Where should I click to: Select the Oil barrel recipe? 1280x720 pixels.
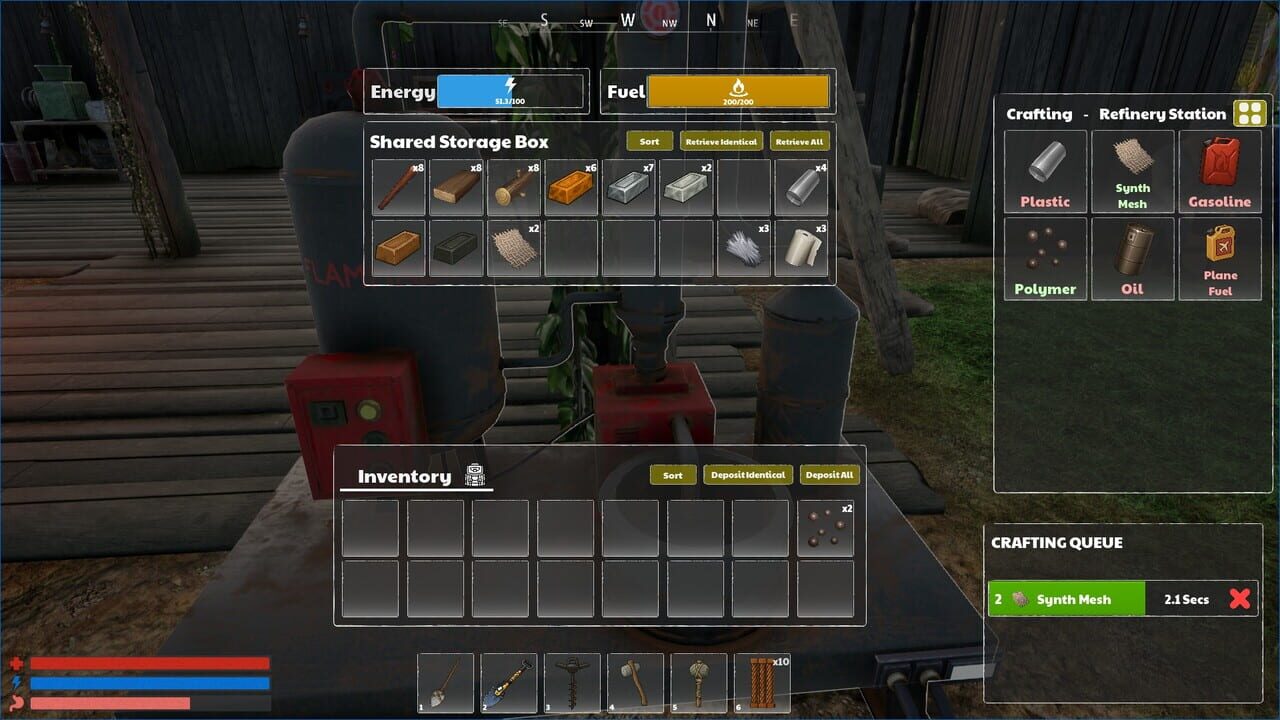tap(1133, 258)
